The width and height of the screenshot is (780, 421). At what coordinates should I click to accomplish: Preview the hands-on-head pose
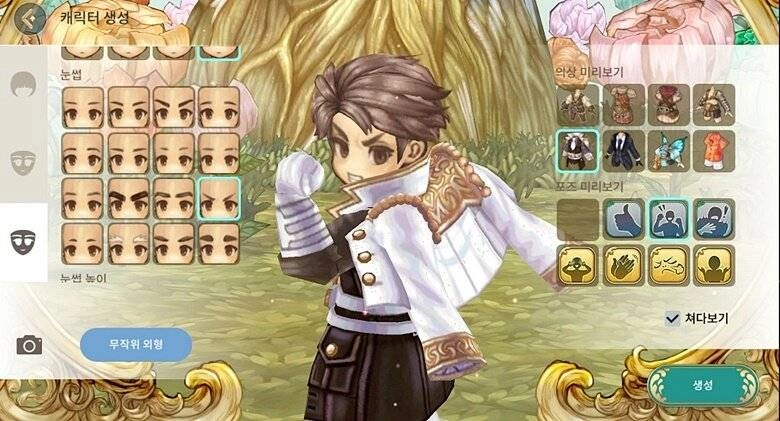click(x=578, y=265)
